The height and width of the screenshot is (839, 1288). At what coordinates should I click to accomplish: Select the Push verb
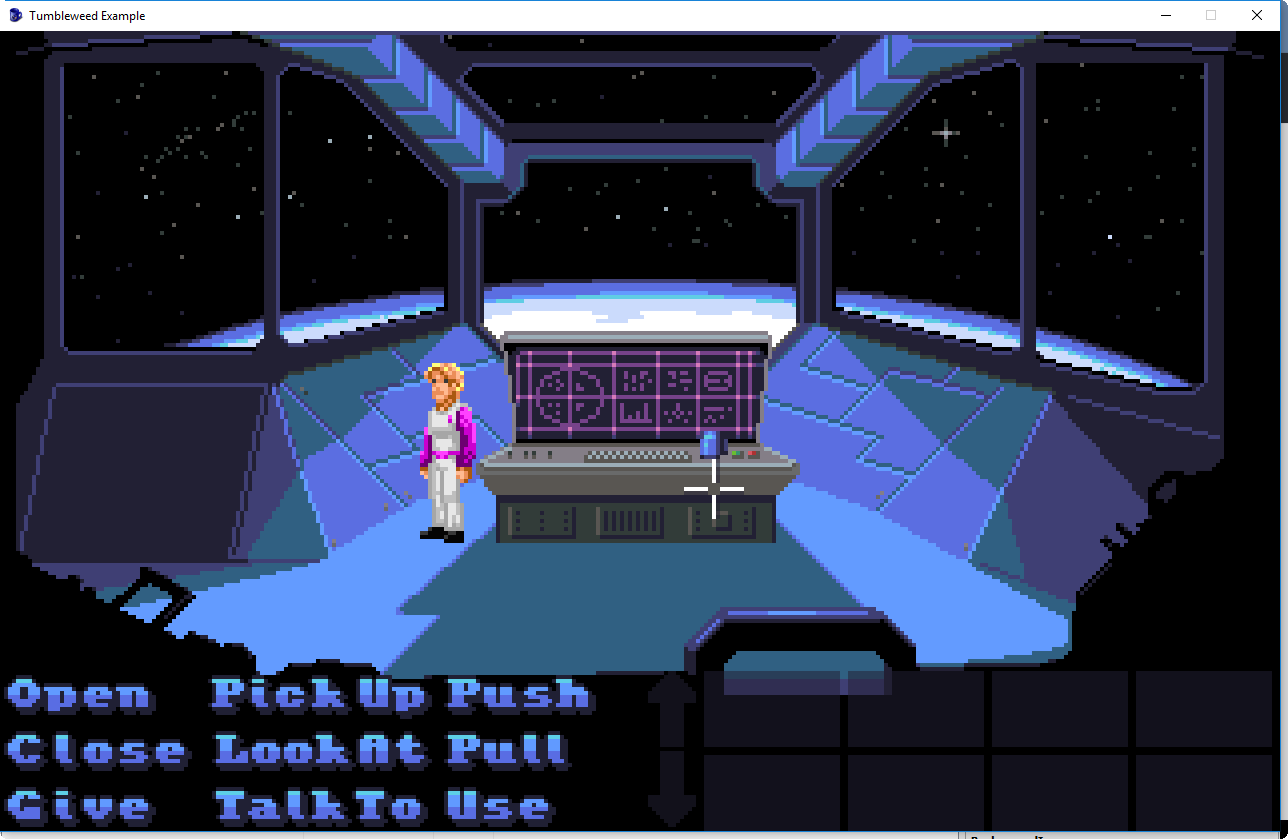519,694
